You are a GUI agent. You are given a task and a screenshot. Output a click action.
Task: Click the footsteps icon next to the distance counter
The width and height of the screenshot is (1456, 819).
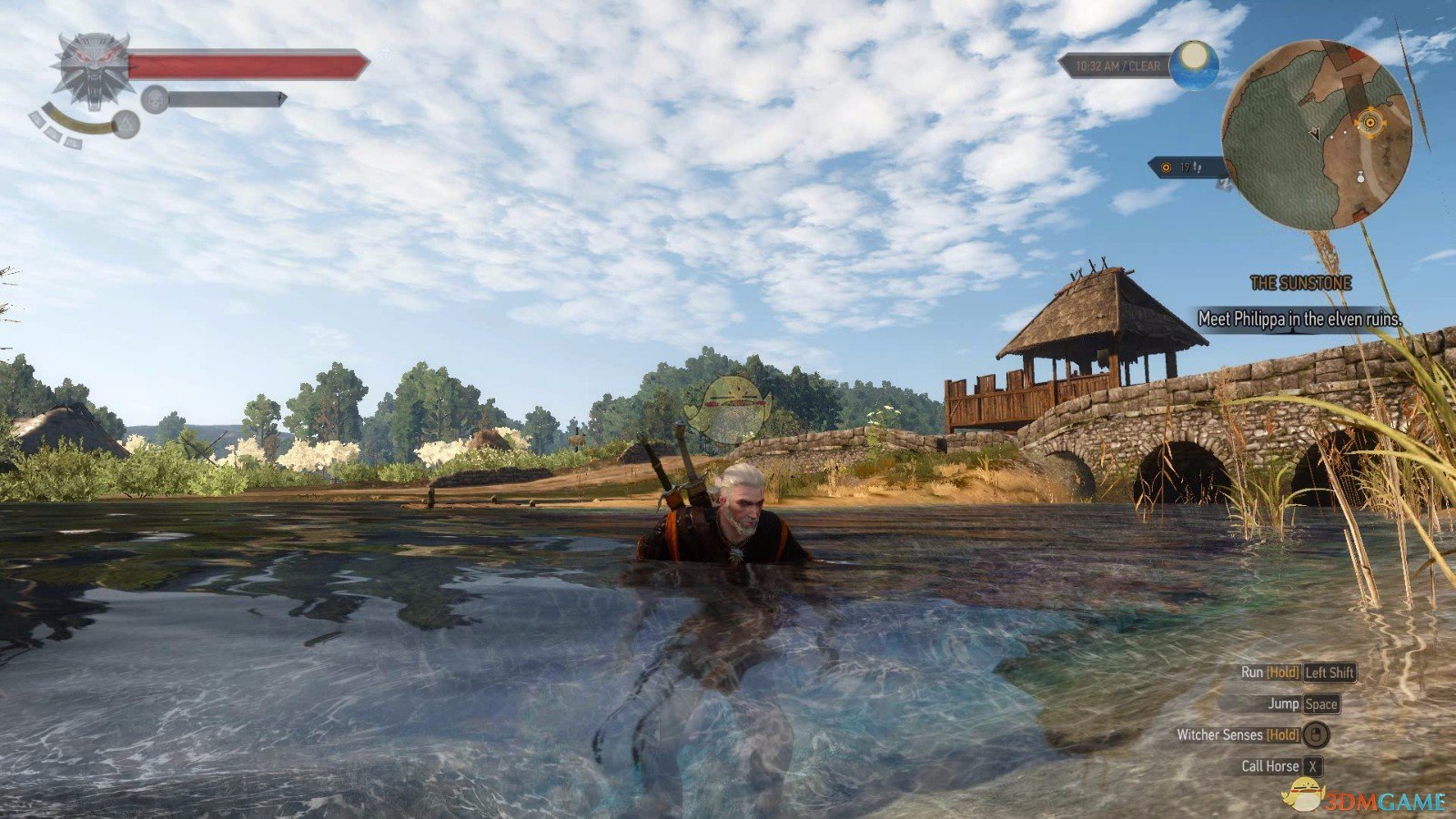[x=1198, y=167]
